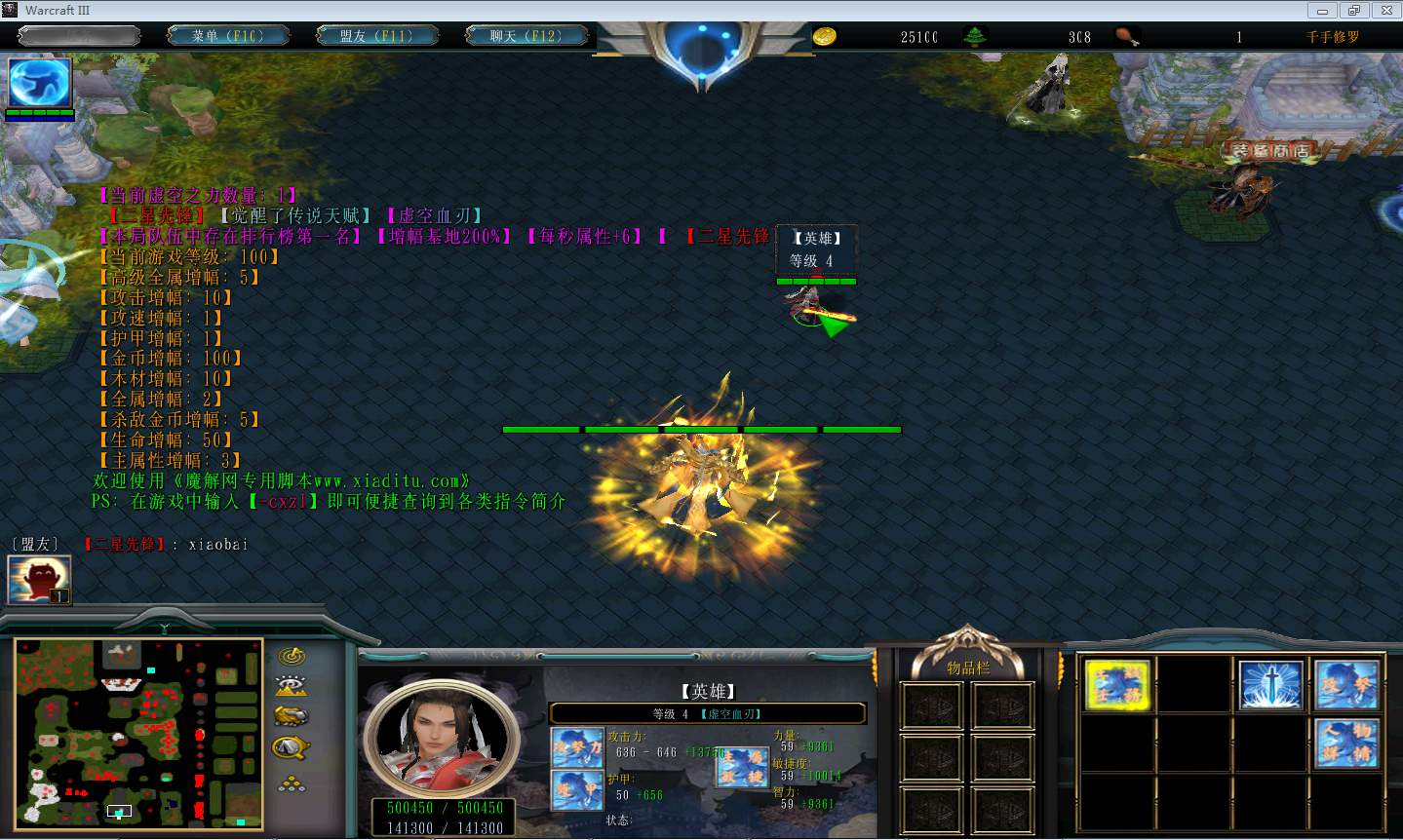1403x840 pixels.
Task: Open the 人物详情 ability icon
Action: [x=1345, y=741]
